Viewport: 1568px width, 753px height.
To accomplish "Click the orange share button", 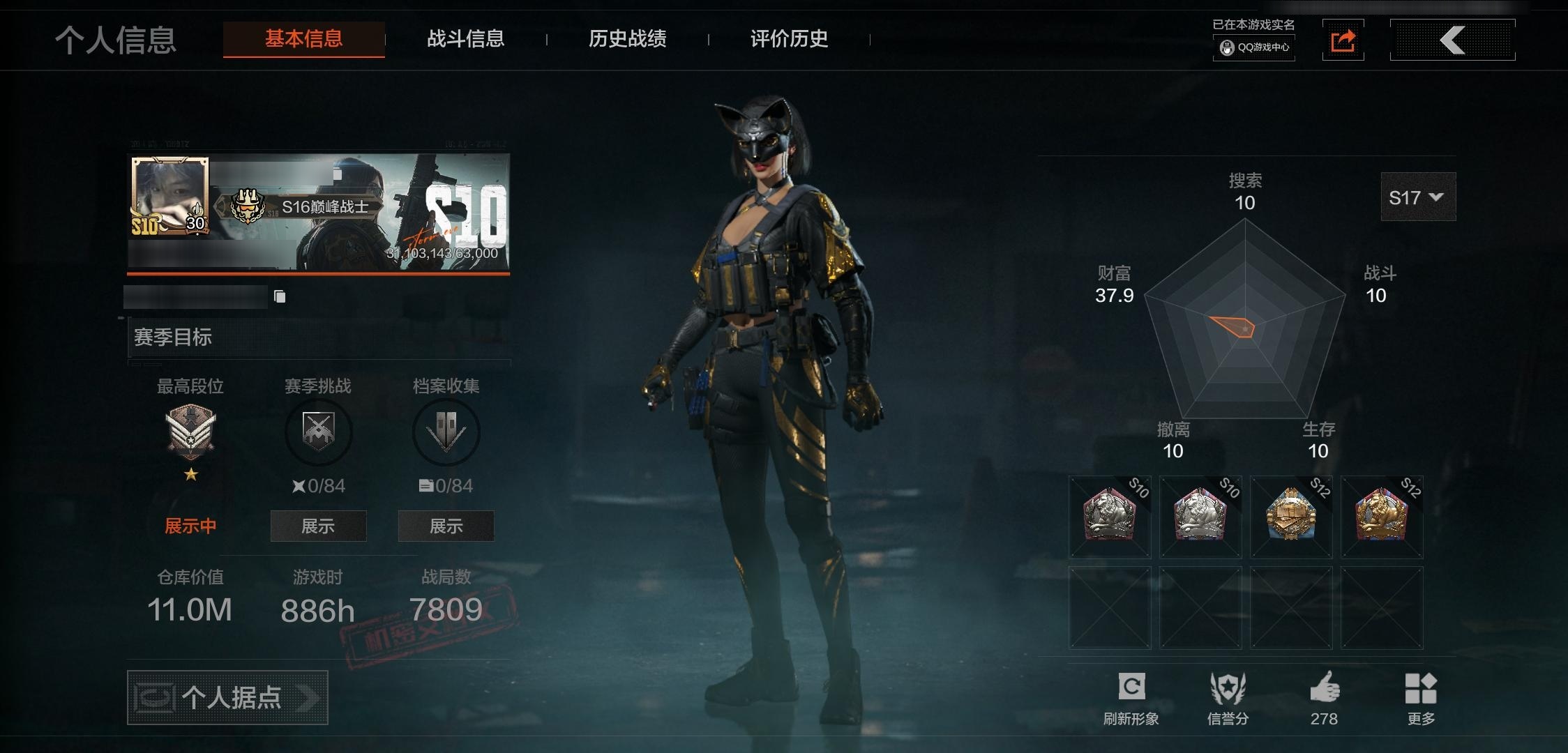I will pos(1343,40).
